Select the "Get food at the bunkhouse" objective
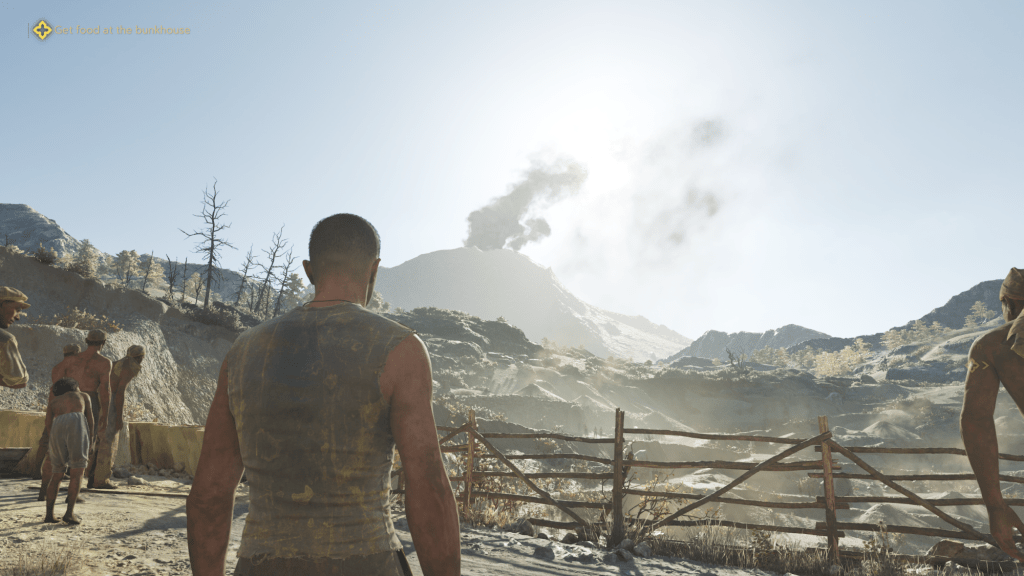 point(122,30)
